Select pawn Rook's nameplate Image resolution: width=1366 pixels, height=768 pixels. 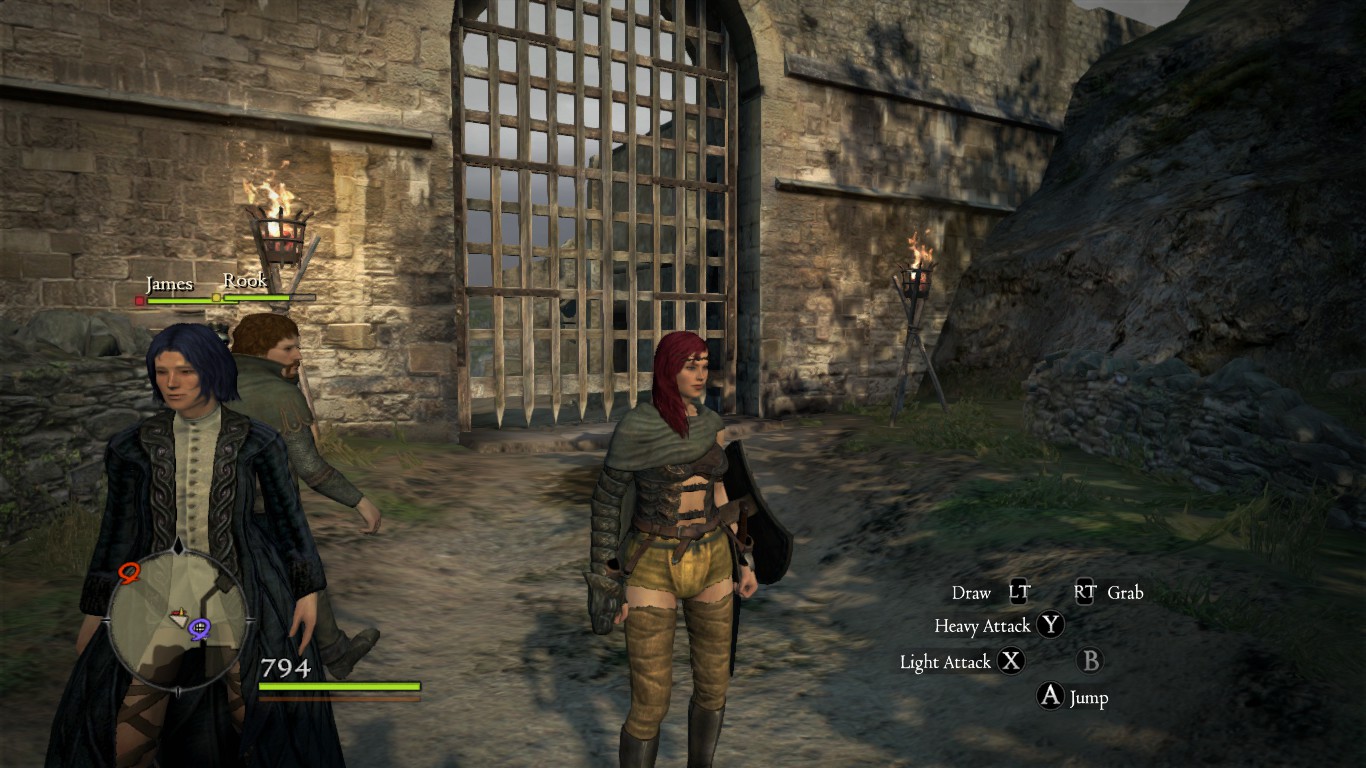pos(245,281)
